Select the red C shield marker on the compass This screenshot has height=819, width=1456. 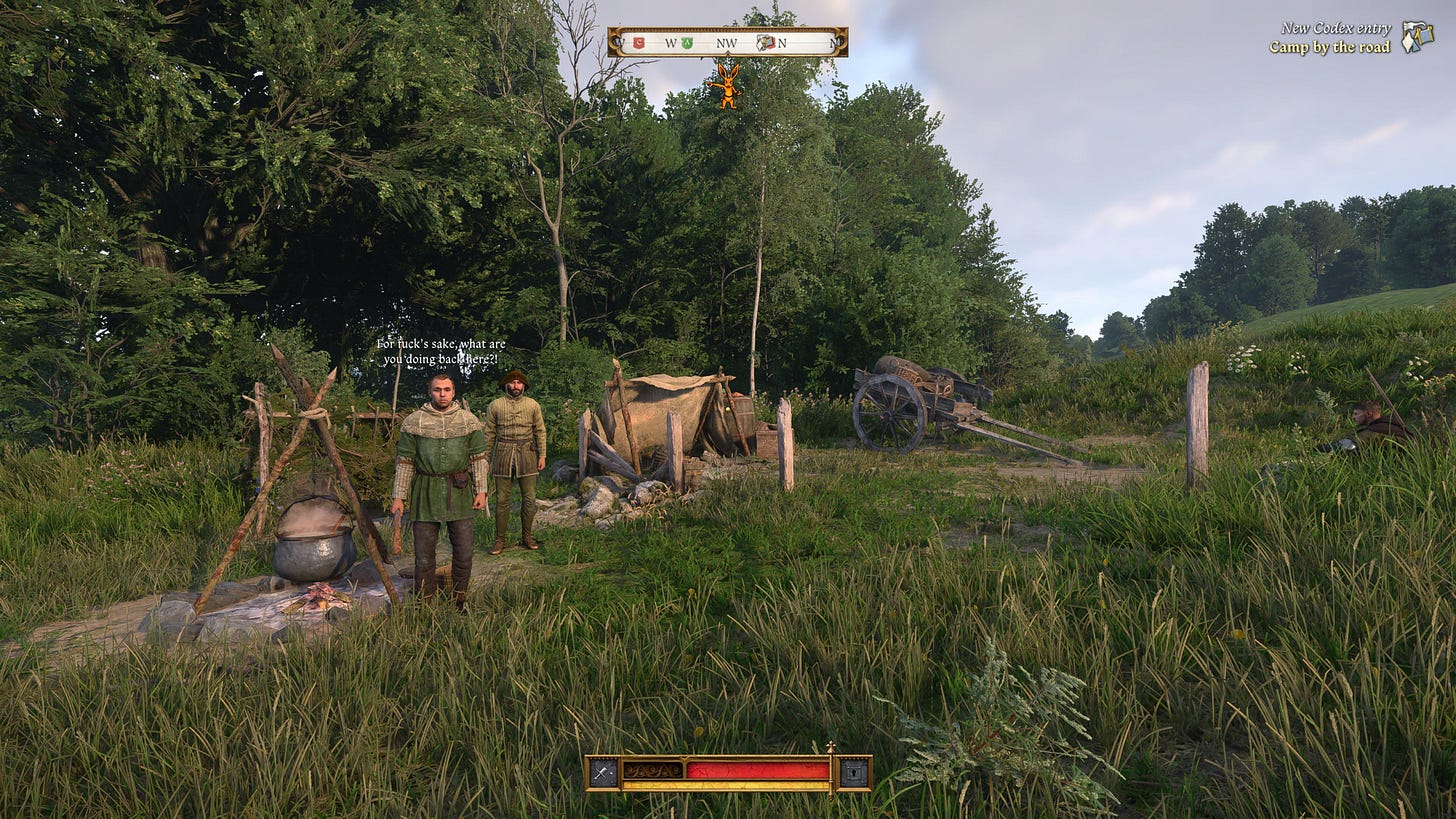[x=638, y=41]
